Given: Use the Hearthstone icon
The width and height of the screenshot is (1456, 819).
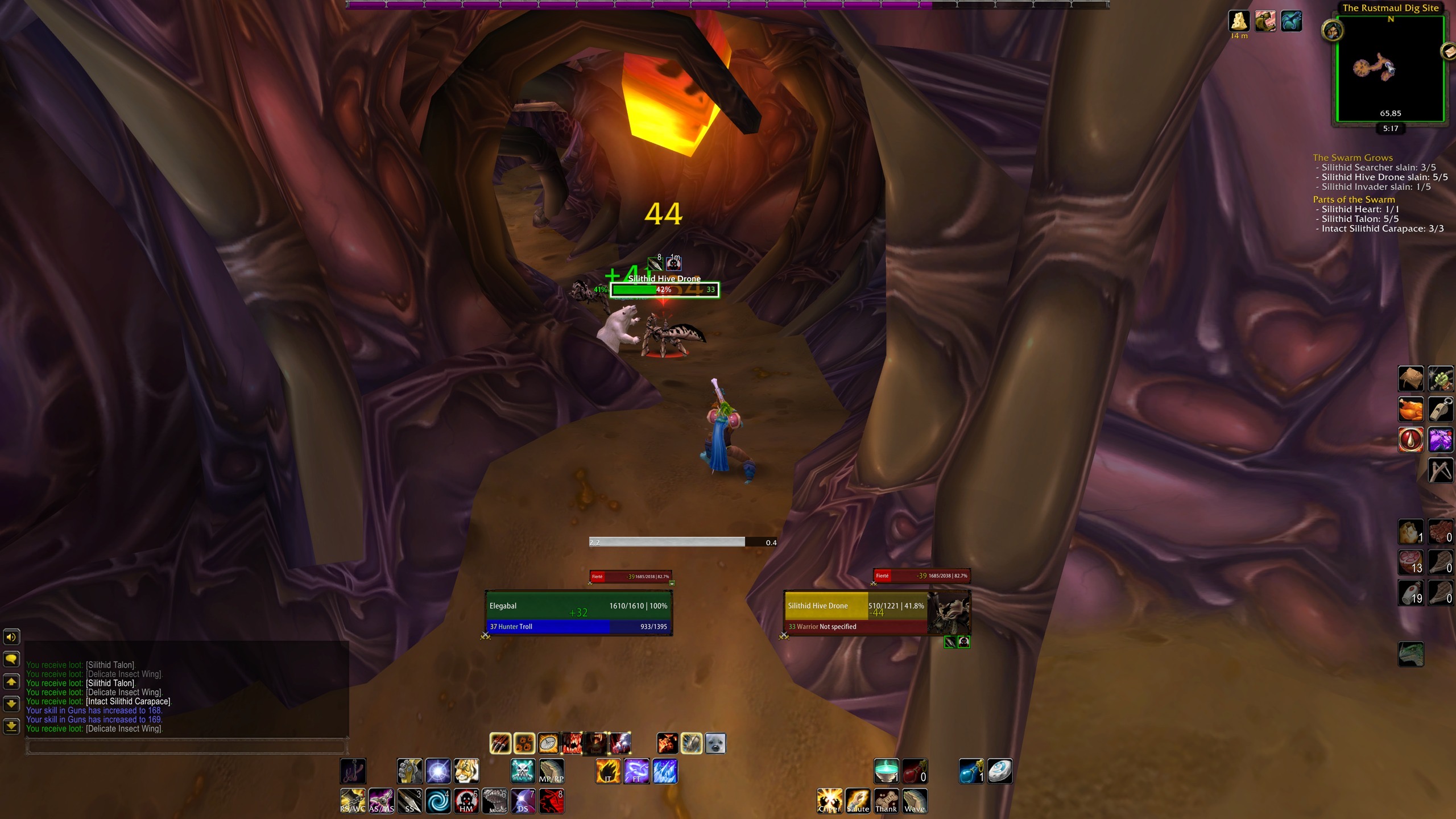Looking at the screenshot, I should (x=999, y=772).
